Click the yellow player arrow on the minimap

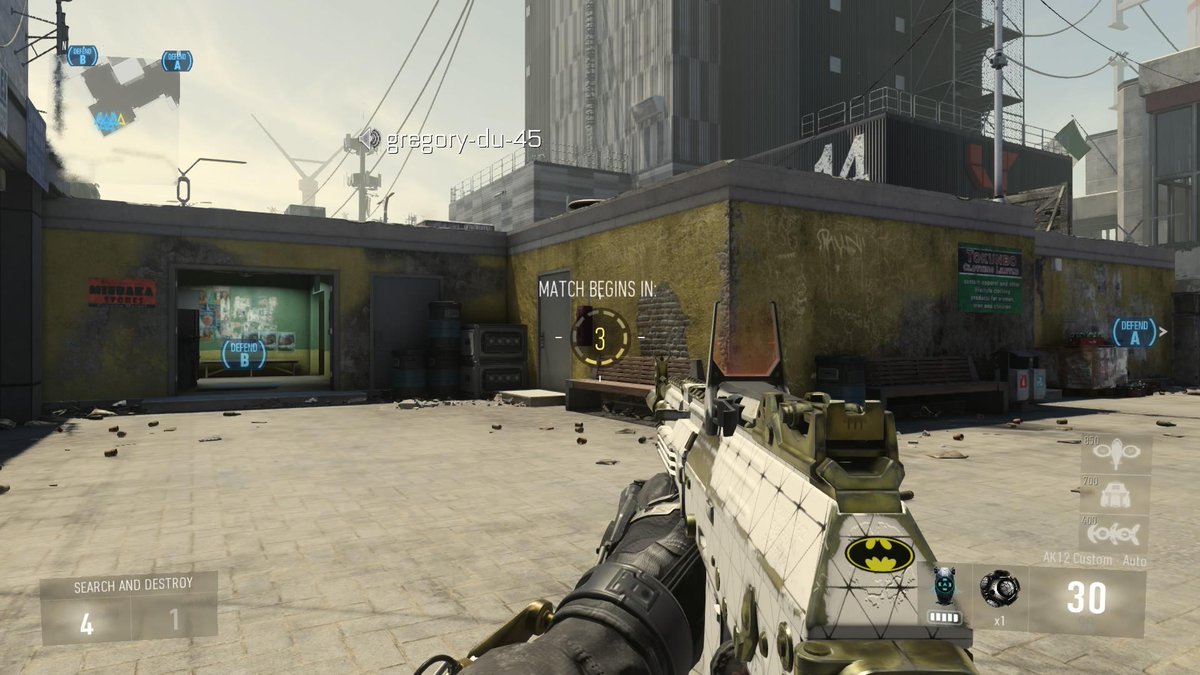point(121,121)
